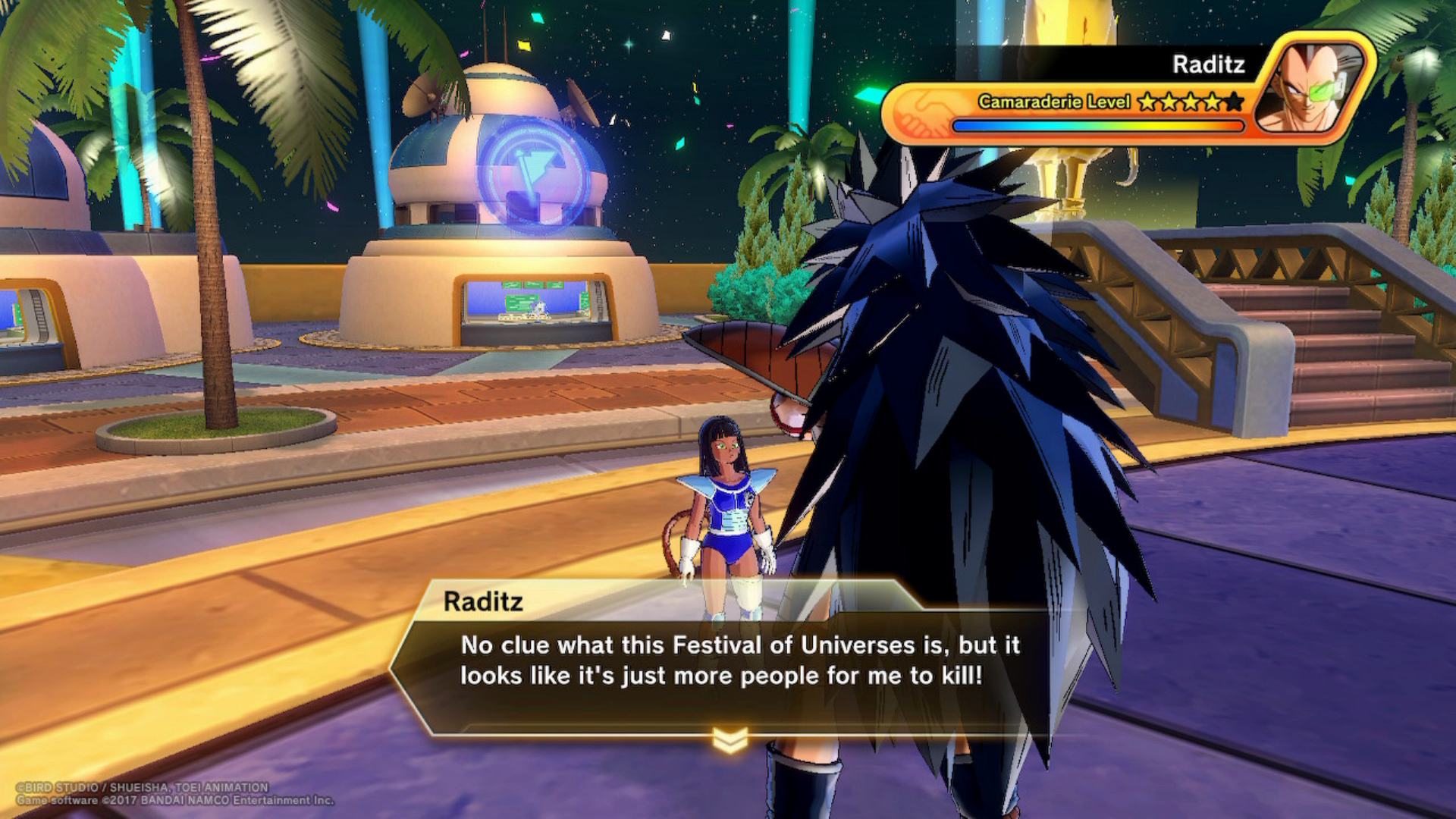Advance dialogue with the yellow chevron arrow
The height and width of the screenshot is (819, 1456).
click(730, 739)
